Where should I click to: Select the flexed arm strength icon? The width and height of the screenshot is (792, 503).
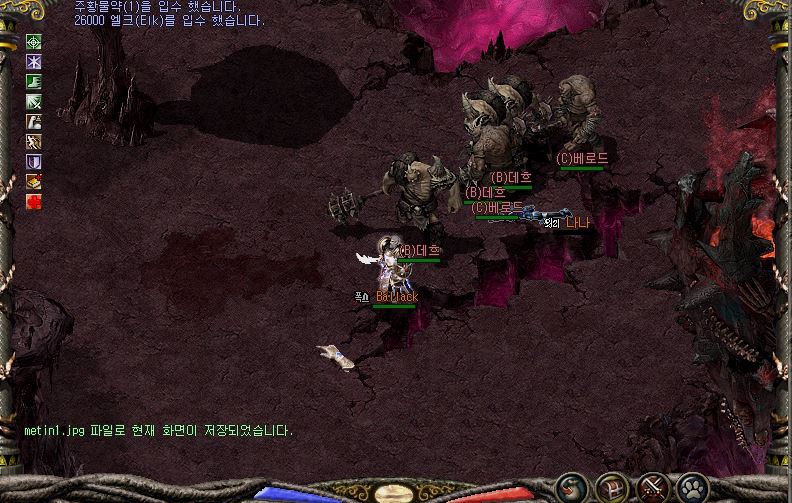pos(34,122)
